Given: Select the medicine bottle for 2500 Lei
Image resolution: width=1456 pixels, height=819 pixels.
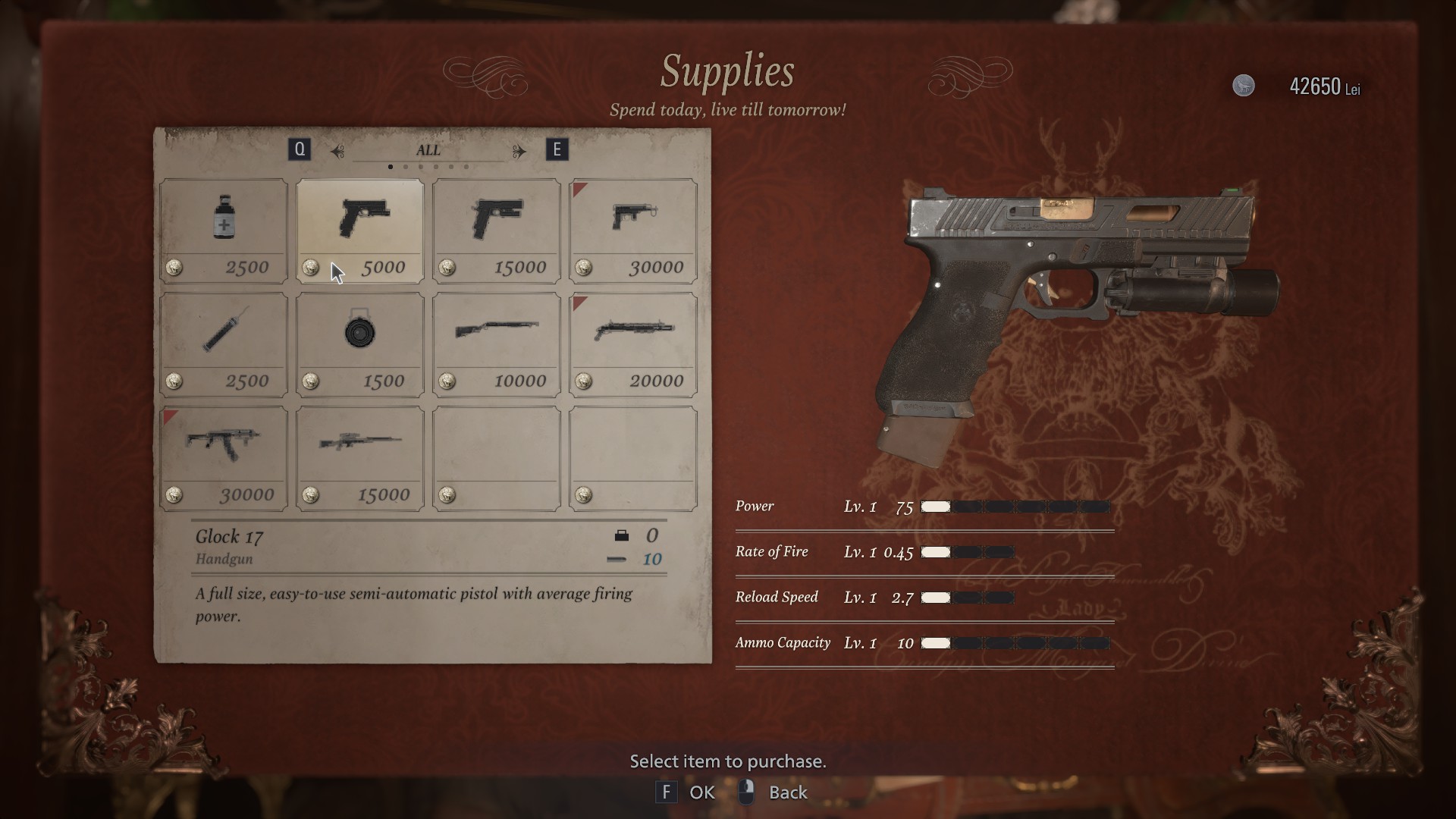Looking at the screenshot, I should click(x=224, y=231).
